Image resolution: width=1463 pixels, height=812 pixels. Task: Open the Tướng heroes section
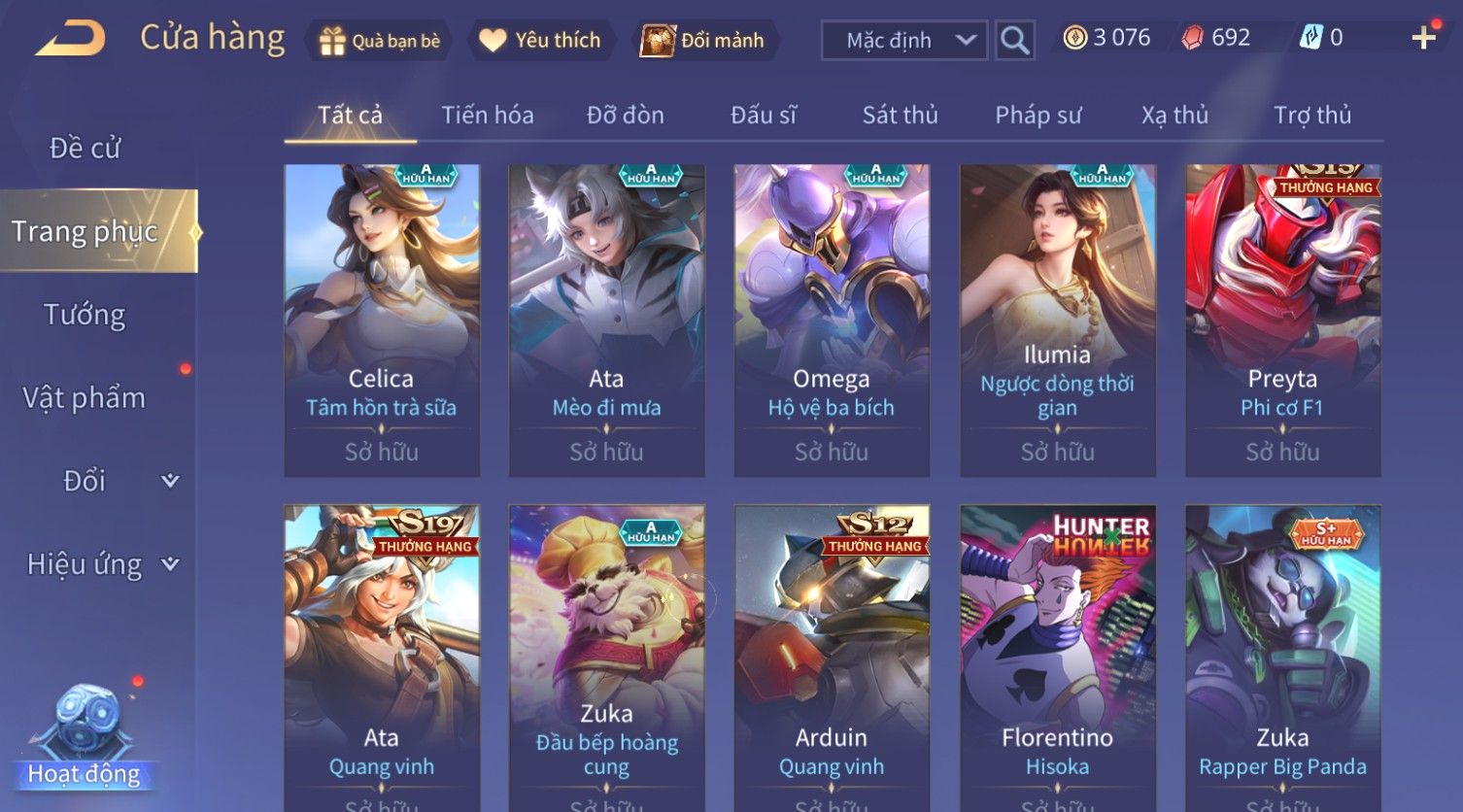tap(85, 315)
